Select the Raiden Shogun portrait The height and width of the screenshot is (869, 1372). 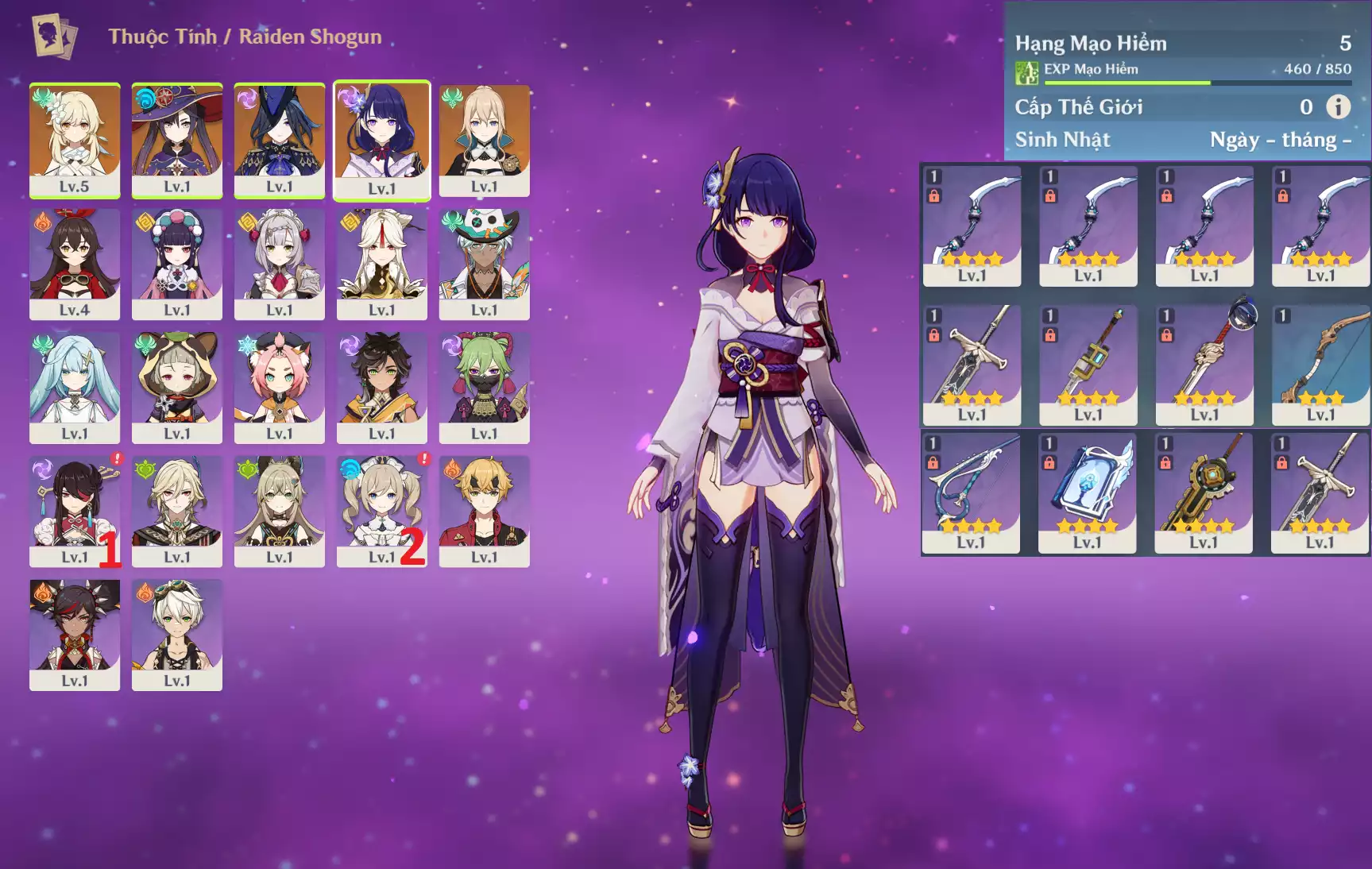pyautogui.click(x=382, y=140)
